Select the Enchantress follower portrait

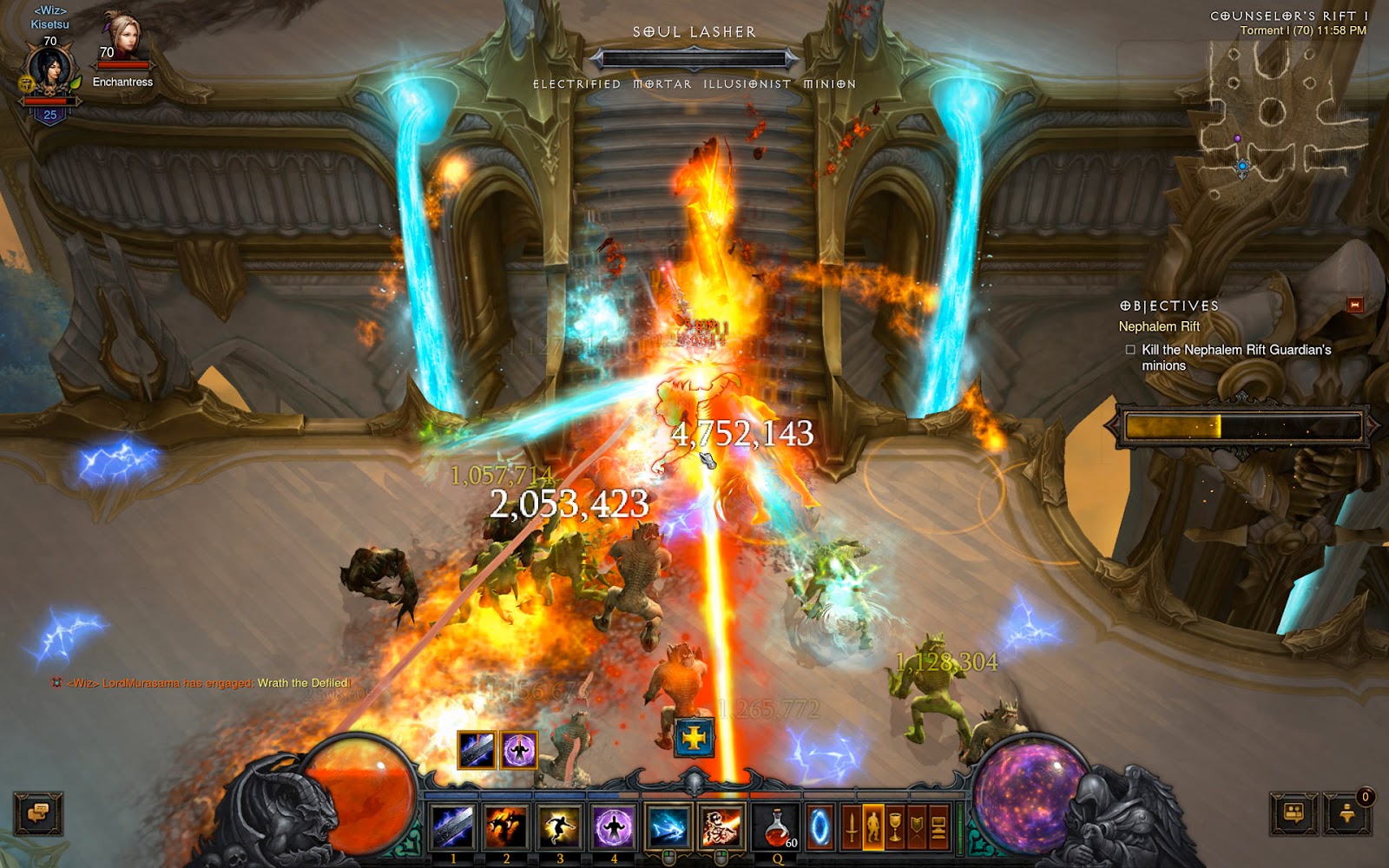pos(122,39)
